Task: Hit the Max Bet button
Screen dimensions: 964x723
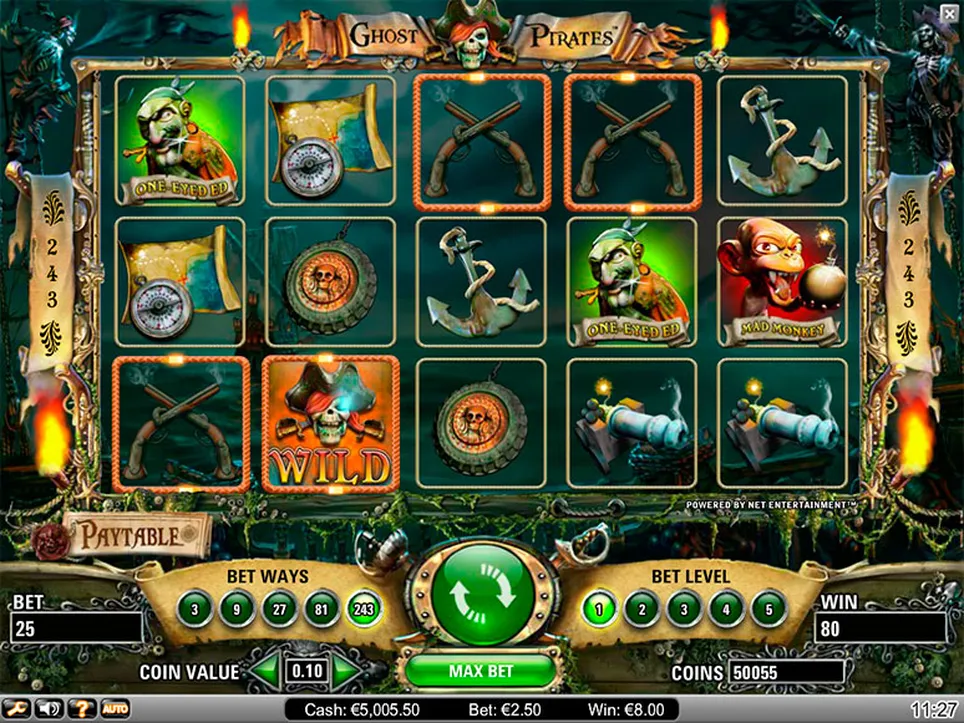Action: coord(481,668)
